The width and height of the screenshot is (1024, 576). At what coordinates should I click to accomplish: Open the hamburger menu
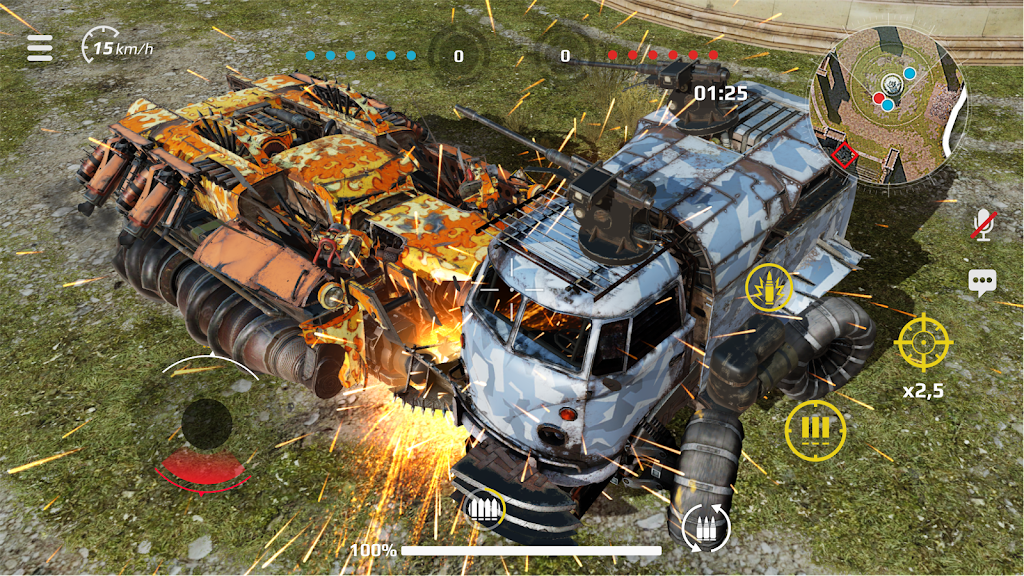coord(40,48)
